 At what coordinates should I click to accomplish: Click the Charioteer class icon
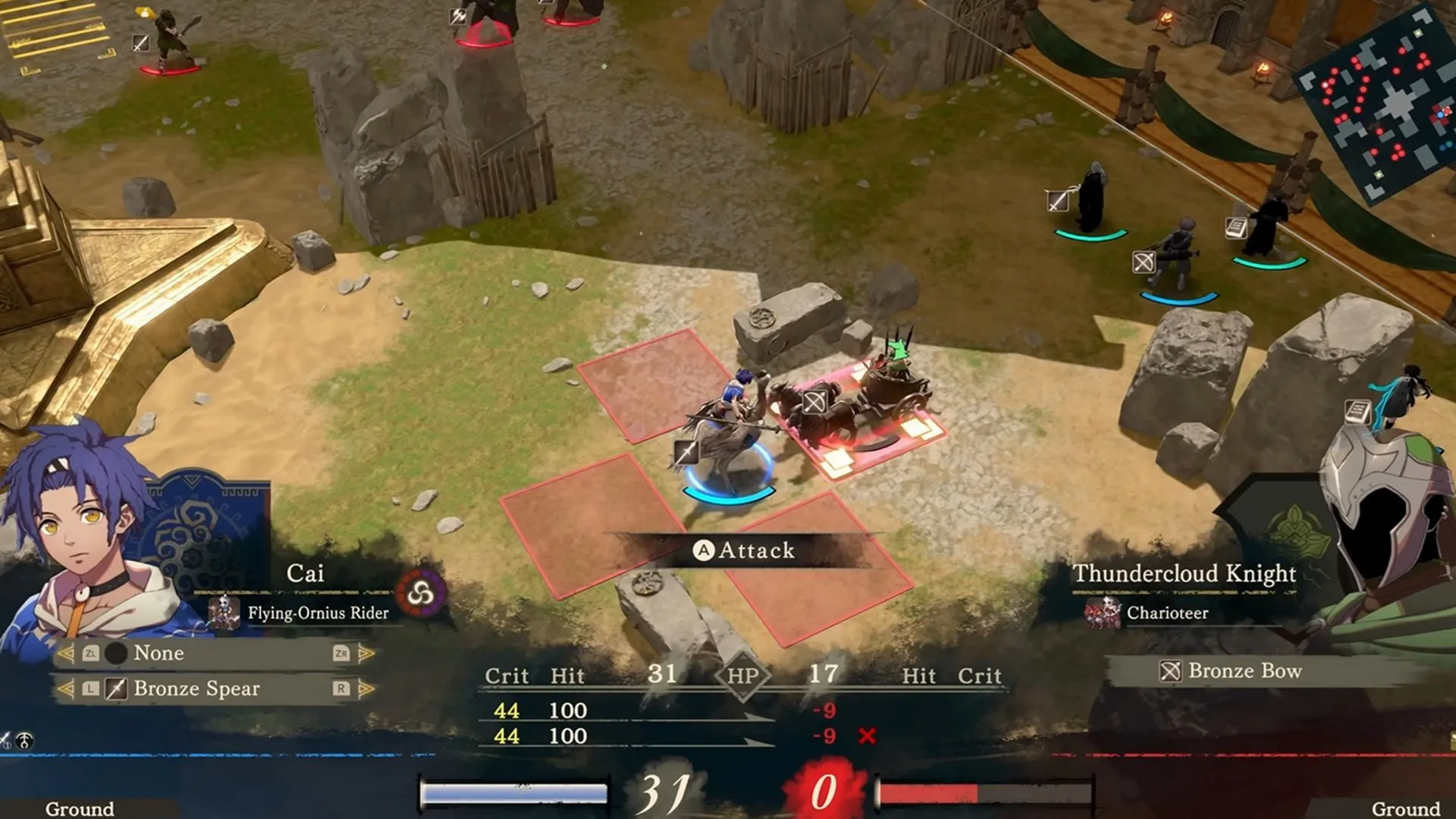1101,613
